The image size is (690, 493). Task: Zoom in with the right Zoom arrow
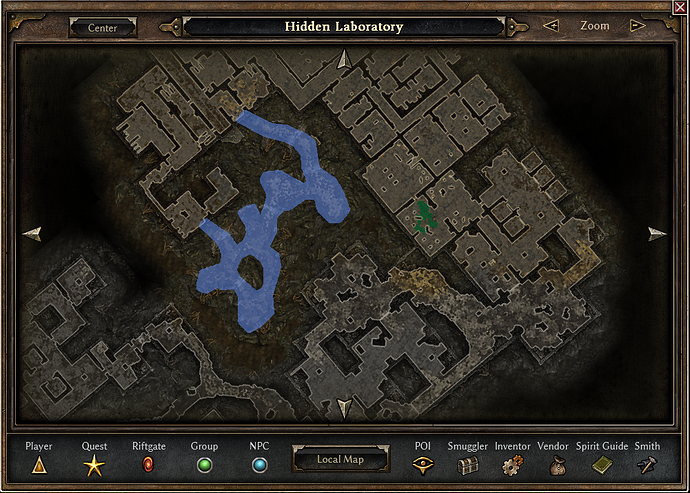637,26
